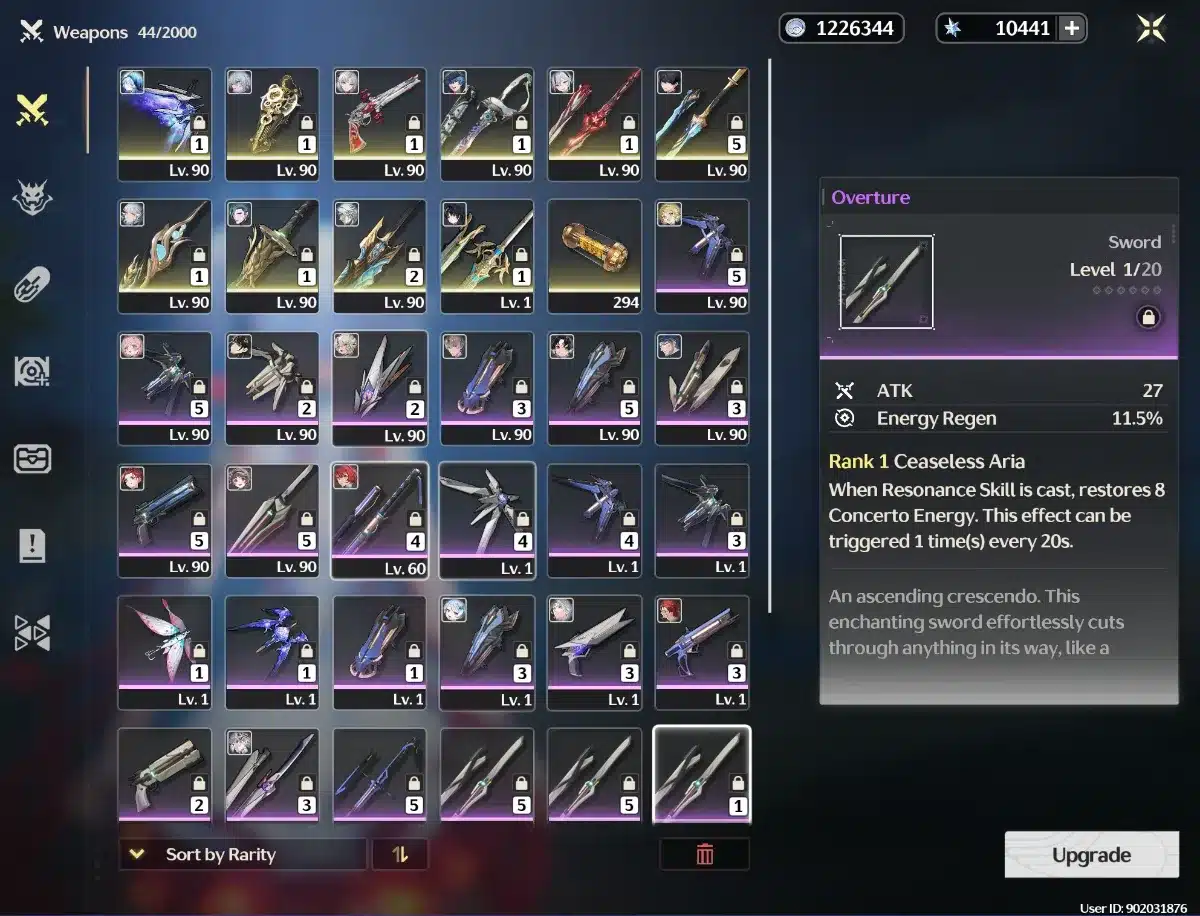Add more Astrite with the plus button
Screen dimensions: 1200x916
[1072, 29]
